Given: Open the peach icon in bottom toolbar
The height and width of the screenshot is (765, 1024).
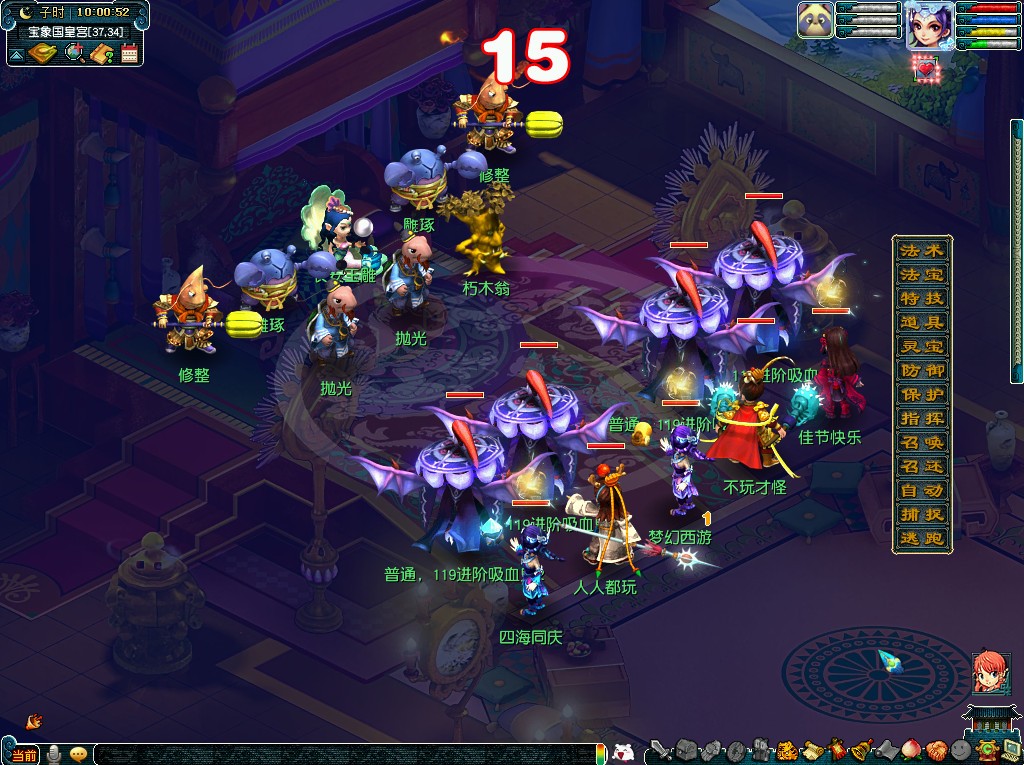Looking at the screenshot, I should coord(909,750).
